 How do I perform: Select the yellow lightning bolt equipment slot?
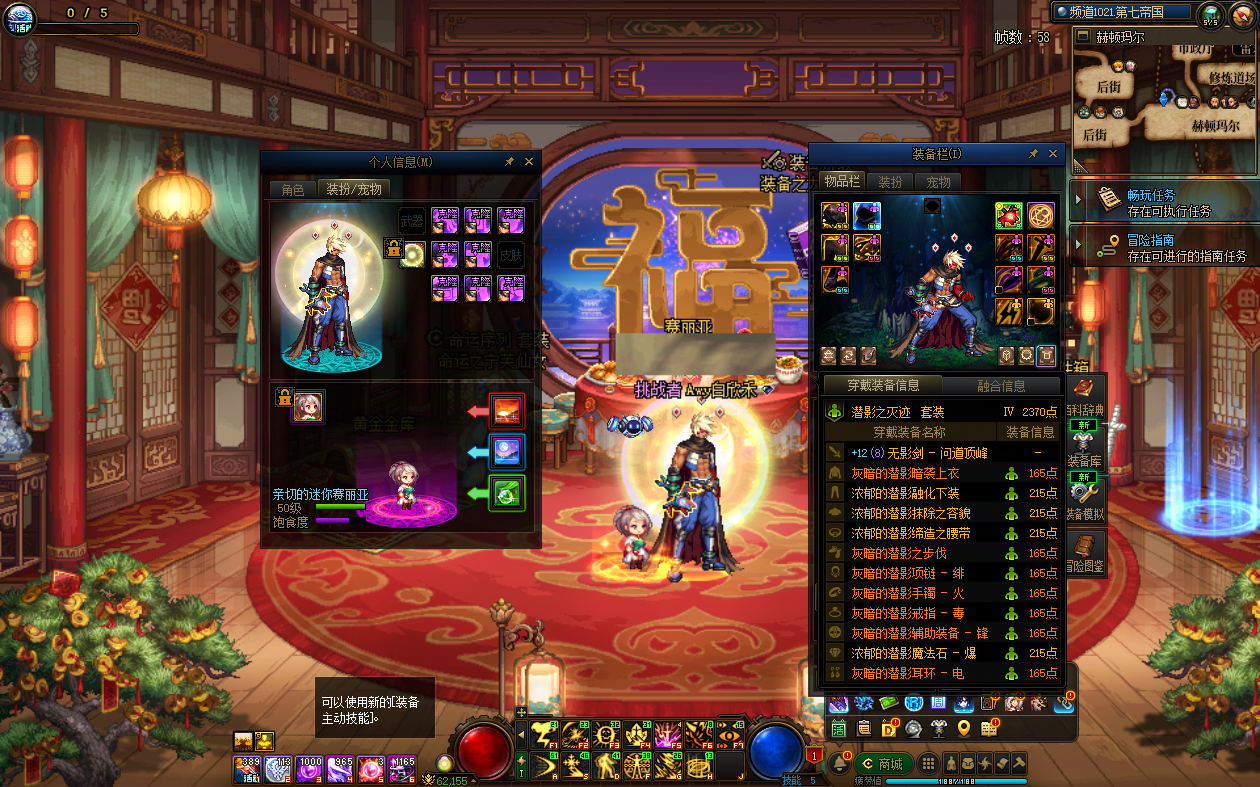(1008, 311)
